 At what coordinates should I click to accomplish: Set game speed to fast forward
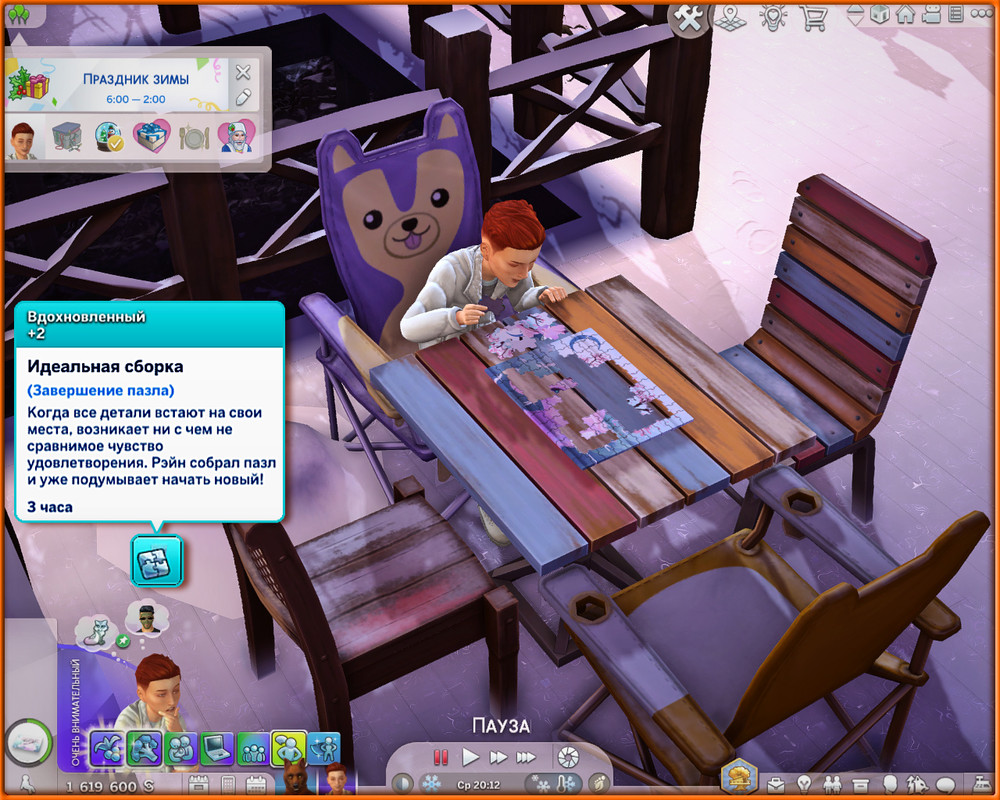tap(497, 757)
